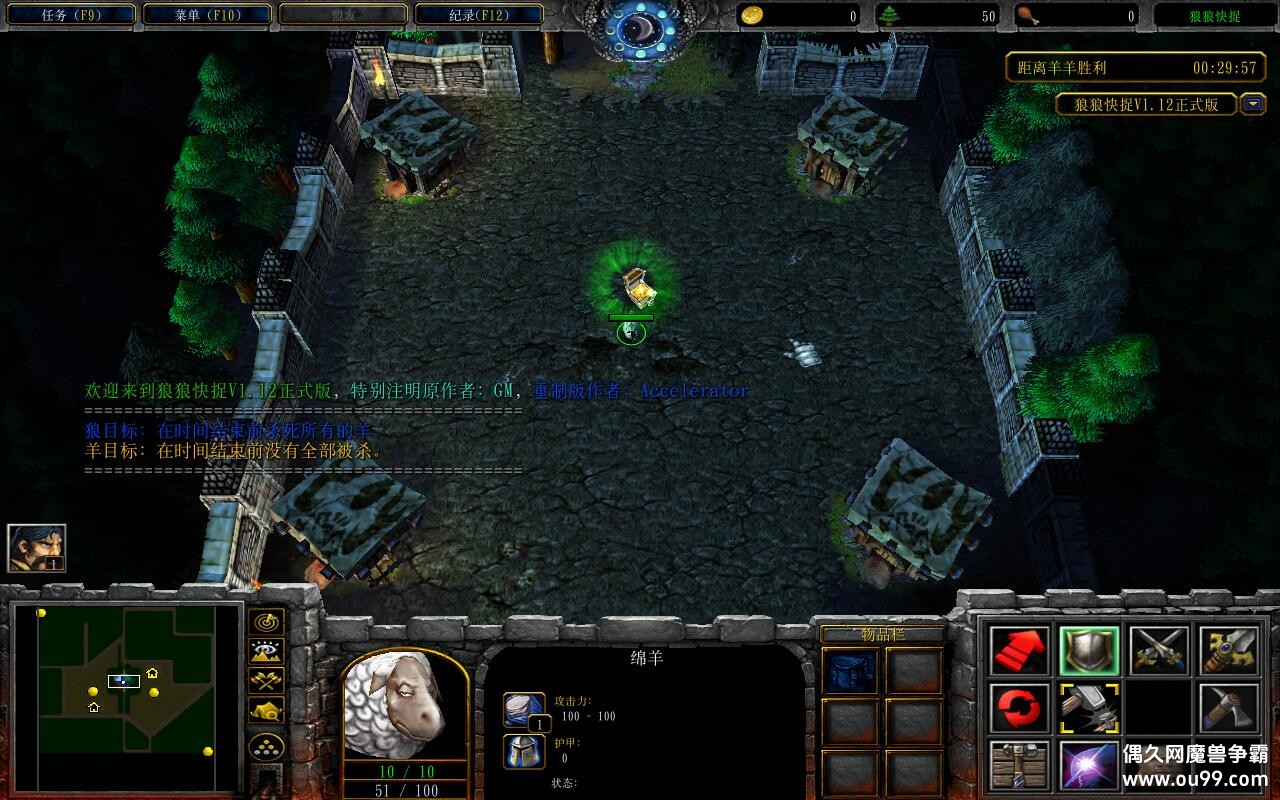Cast the purple lightning orb ability
1280x800 pixels.
coord(1089,765)
